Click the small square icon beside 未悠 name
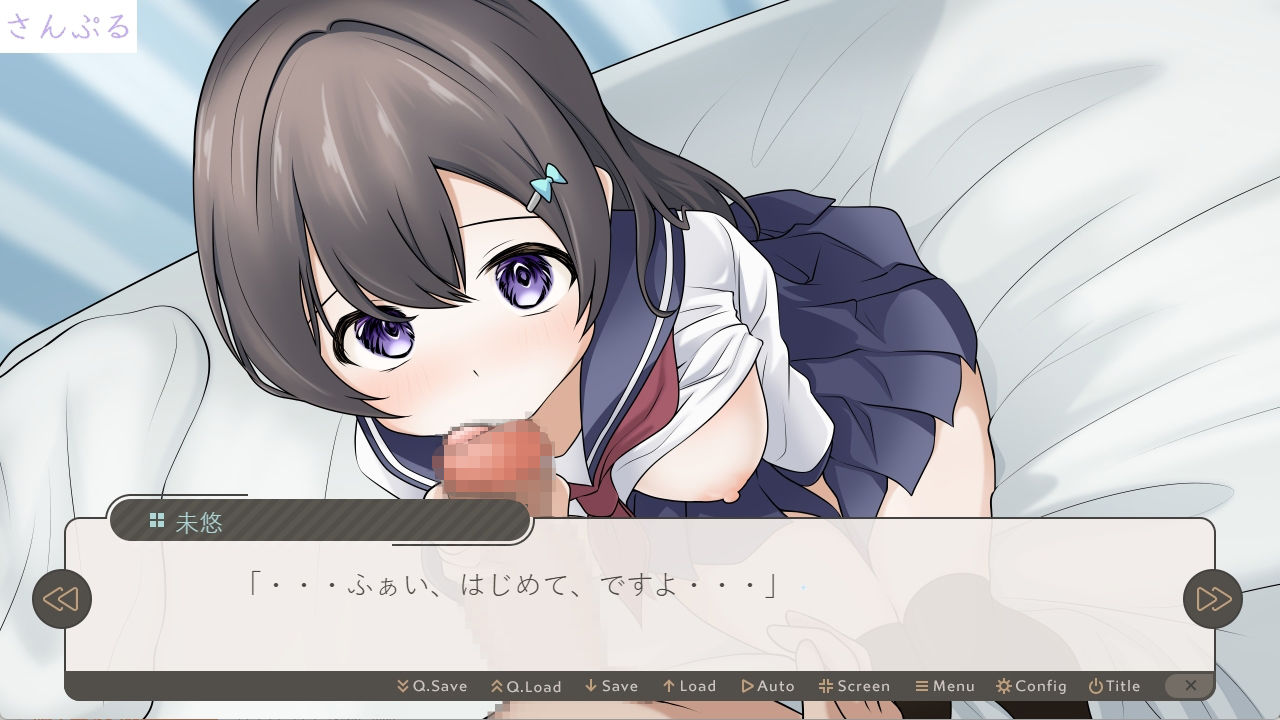The image size is (1280, 720). tap(156, 520)
